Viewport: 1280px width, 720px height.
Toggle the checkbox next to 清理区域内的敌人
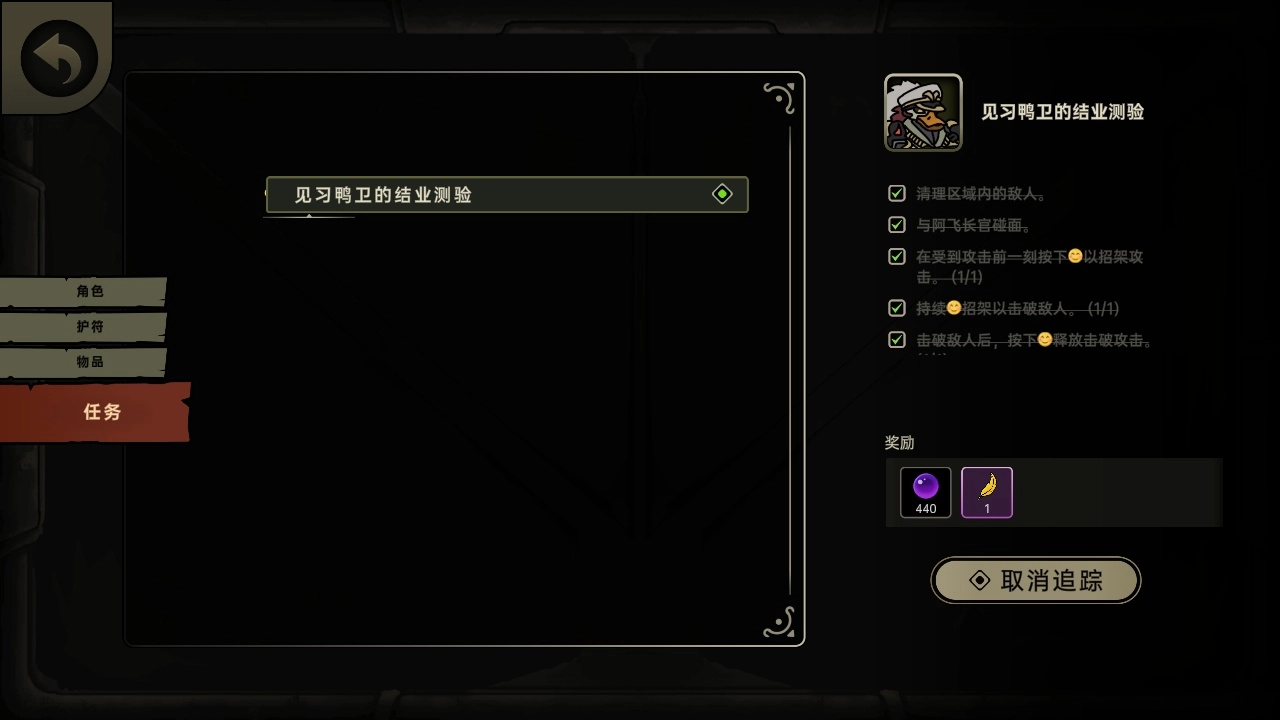896,192
